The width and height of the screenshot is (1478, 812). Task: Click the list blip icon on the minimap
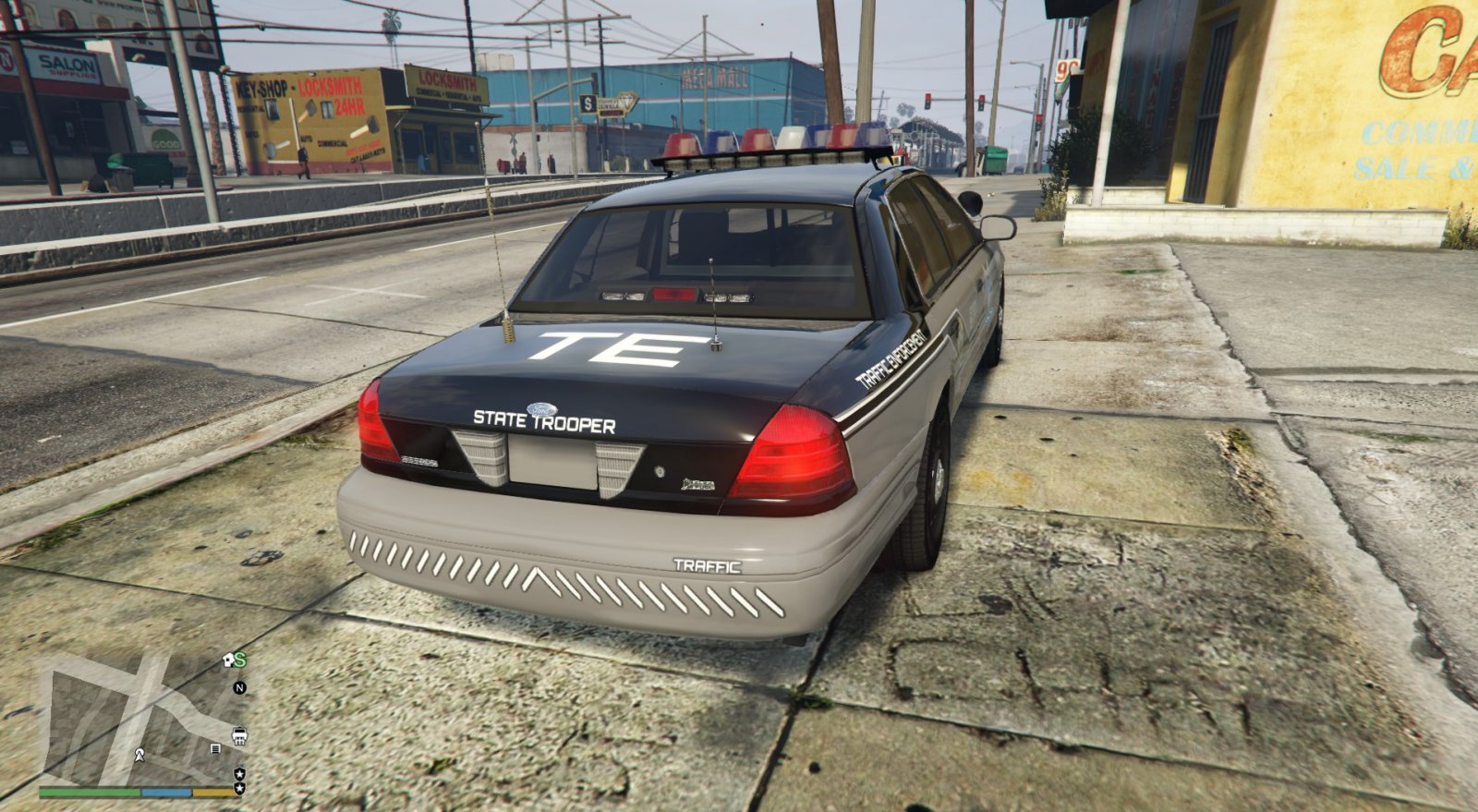pyautogui.click(x=216, y=747)
